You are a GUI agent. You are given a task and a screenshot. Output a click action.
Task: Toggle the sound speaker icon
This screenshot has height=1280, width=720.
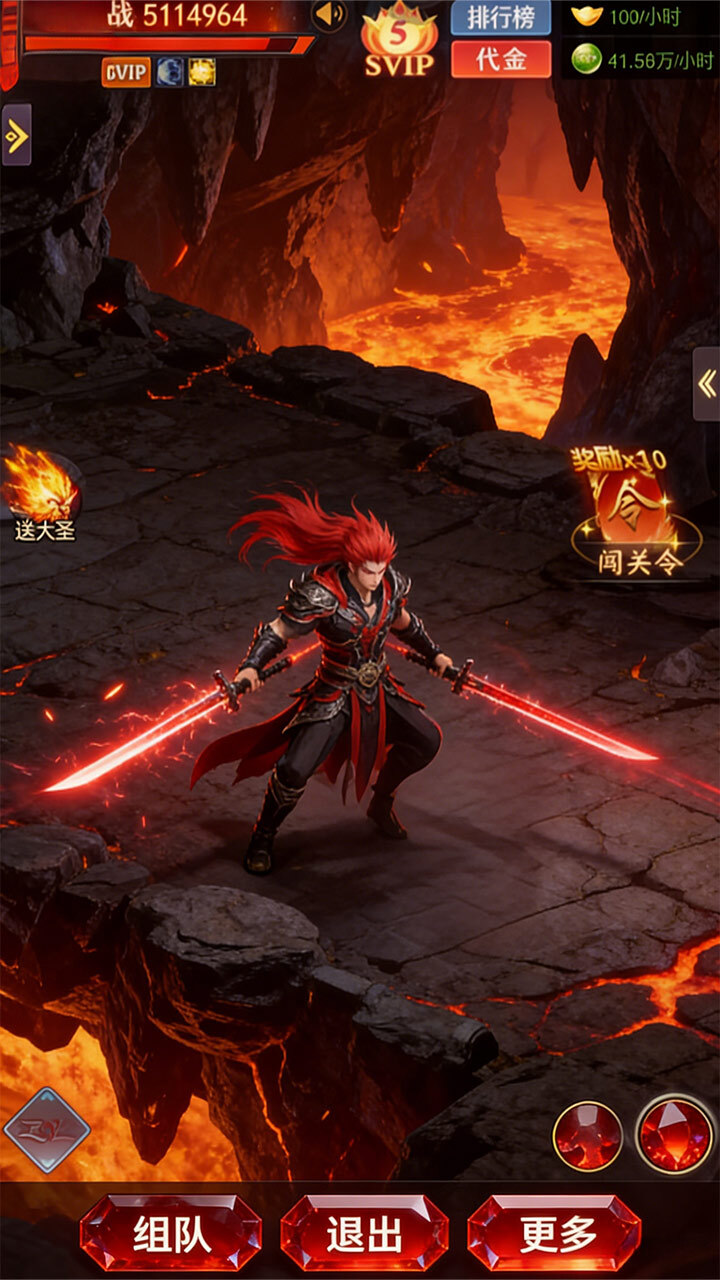(329, 15)
